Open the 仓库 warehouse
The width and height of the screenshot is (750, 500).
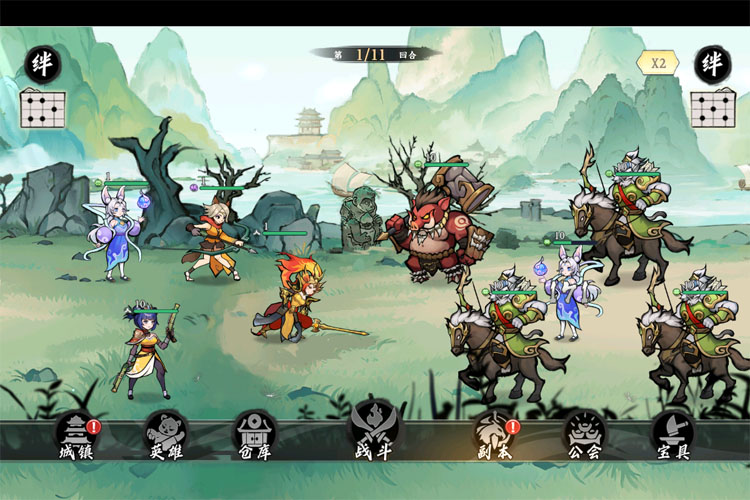click(x=254, y=435)
